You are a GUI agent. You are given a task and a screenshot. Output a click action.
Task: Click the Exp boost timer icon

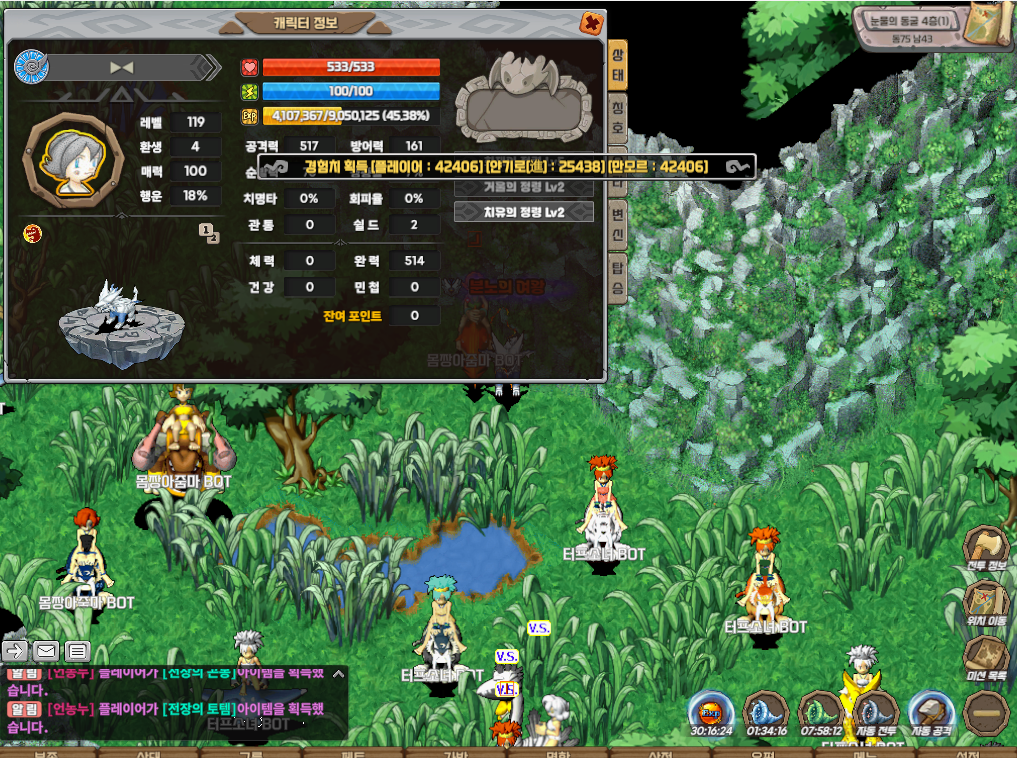709,712
